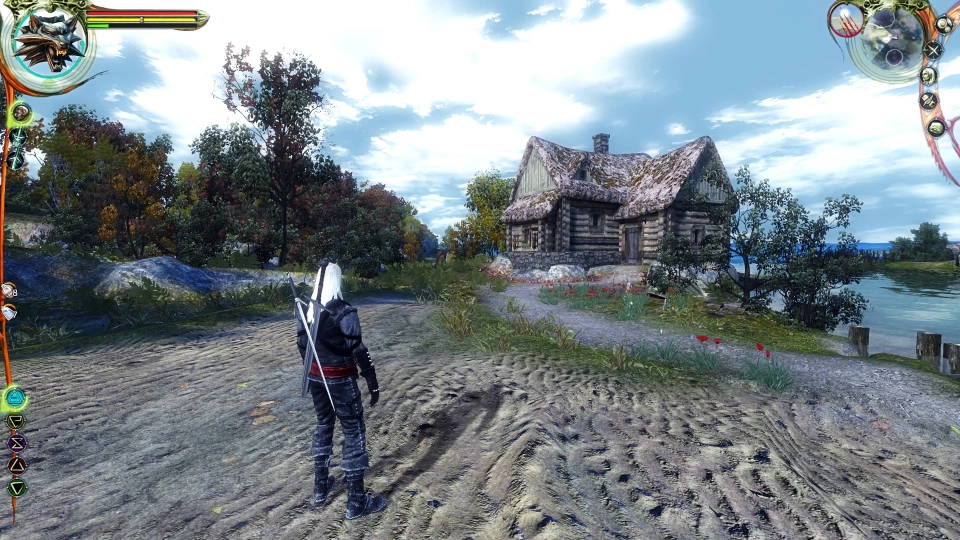This screenshot has height=540, width=960.
Task: Pick the Quen sign below Aard
Action: [x=16, y=422]
